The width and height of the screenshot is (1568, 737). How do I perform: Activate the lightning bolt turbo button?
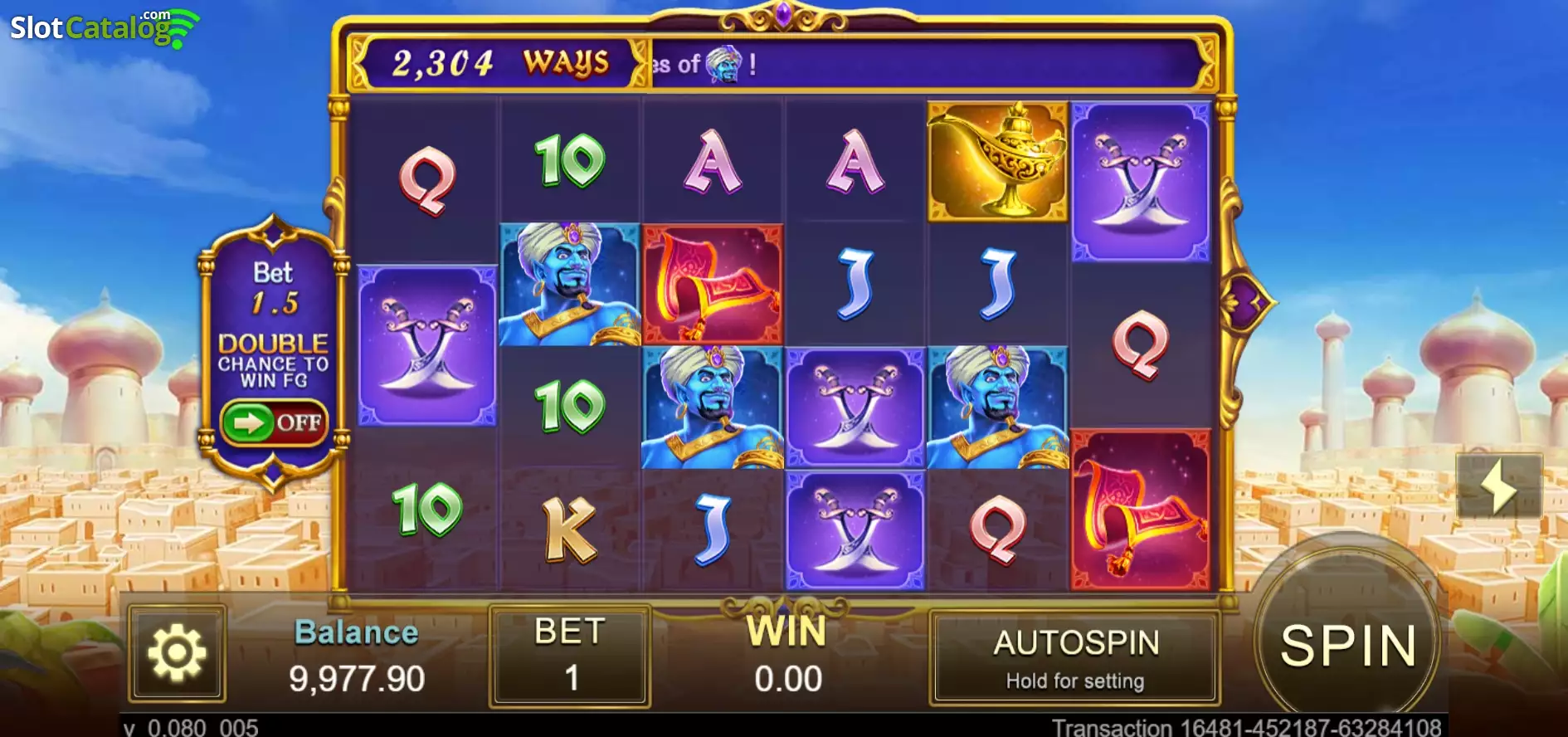1498,486
